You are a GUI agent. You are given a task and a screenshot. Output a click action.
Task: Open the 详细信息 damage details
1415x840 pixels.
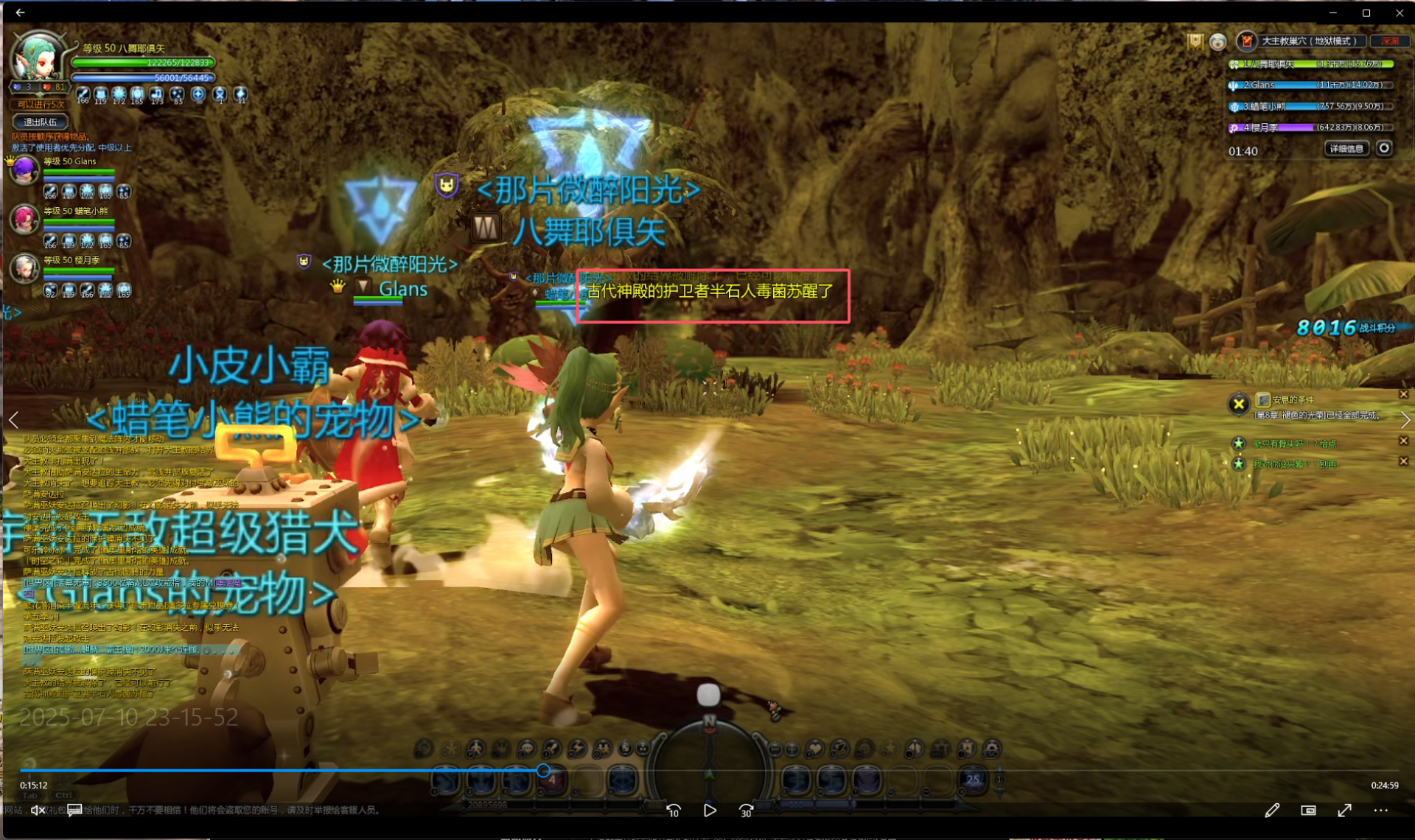(x=1346, y=149)
